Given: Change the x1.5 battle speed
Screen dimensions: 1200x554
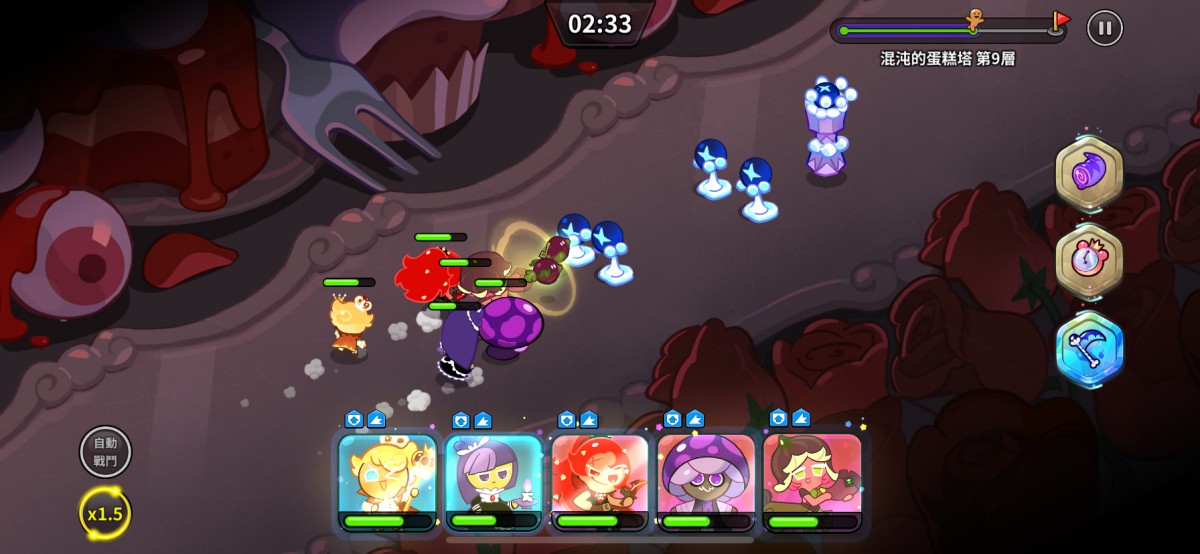Looking at the screenshot, I should 105,513.
